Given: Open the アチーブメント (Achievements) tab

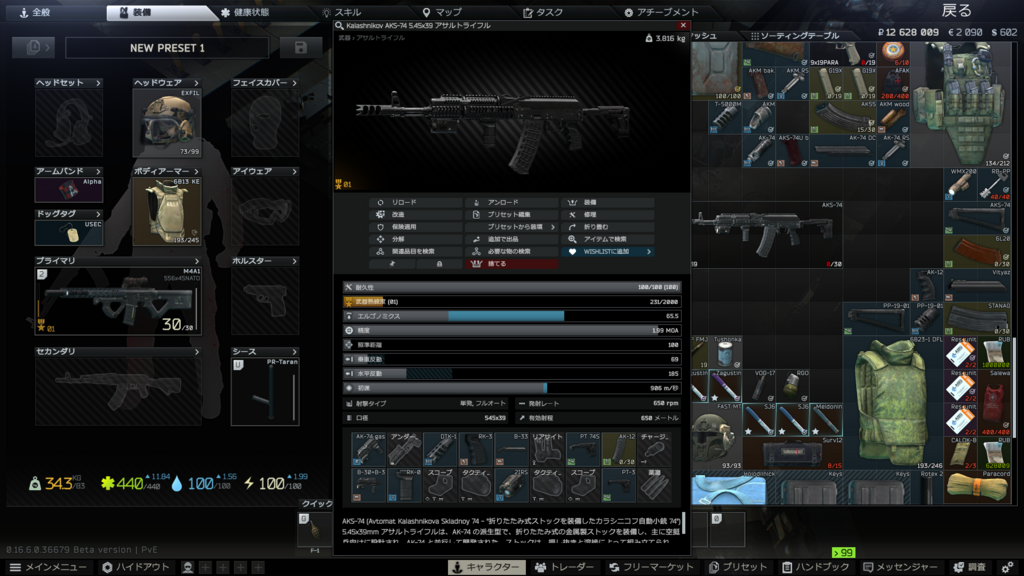Looking at the screenshot, I should (x=661, y=13).
